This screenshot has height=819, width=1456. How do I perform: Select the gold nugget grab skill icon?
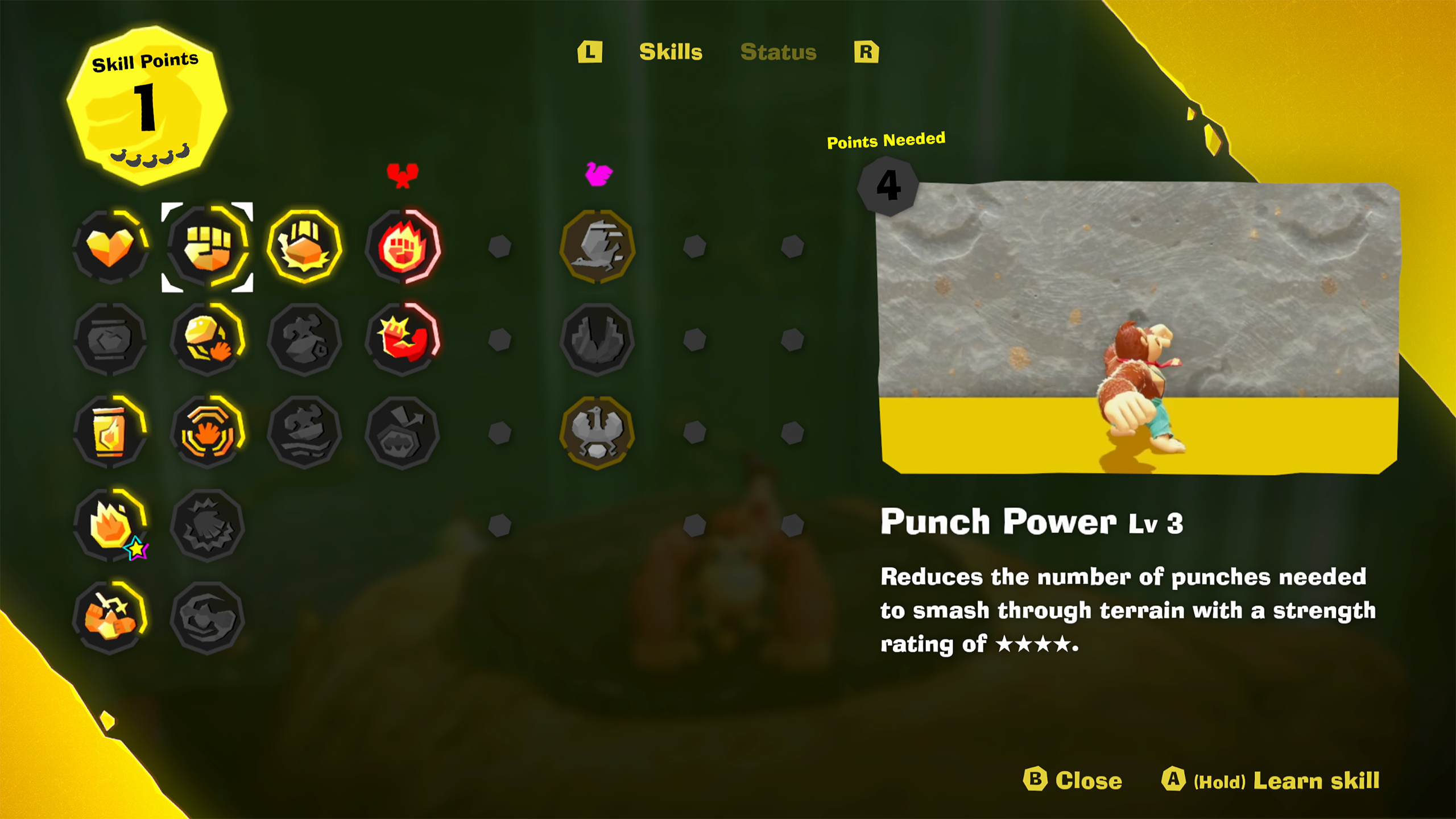click(x=208, y=341)
